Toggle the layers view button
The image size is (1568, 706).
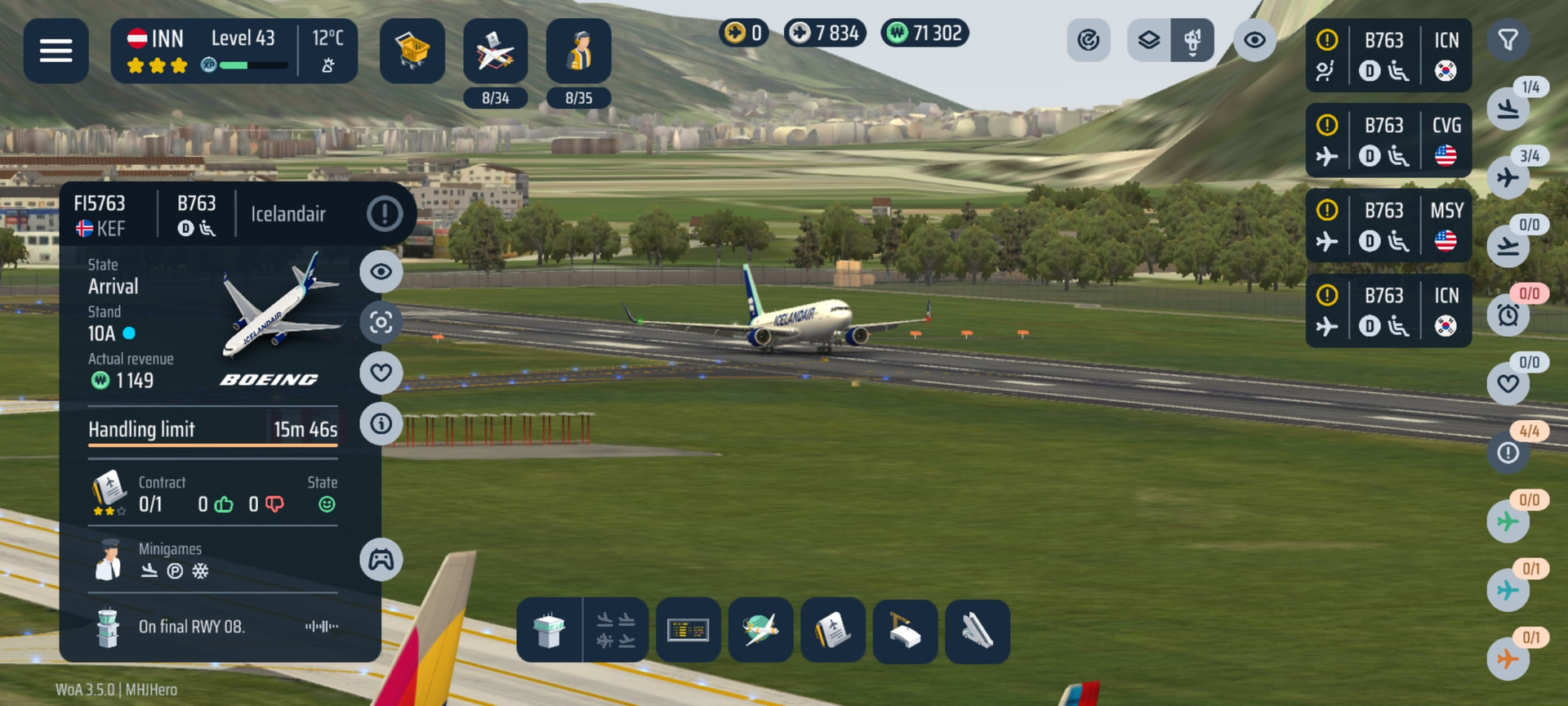1148,40
